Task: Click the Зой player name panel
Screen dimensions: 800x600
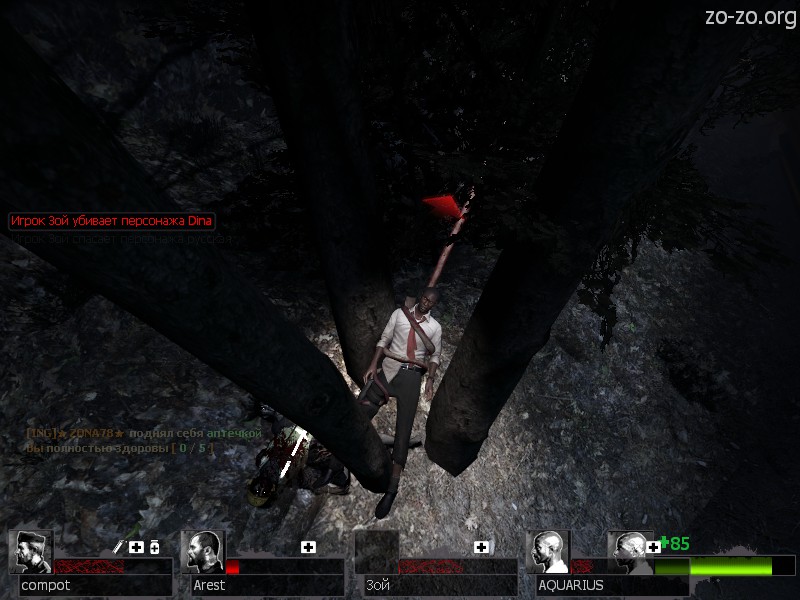Action: click(x=435, y=585)
